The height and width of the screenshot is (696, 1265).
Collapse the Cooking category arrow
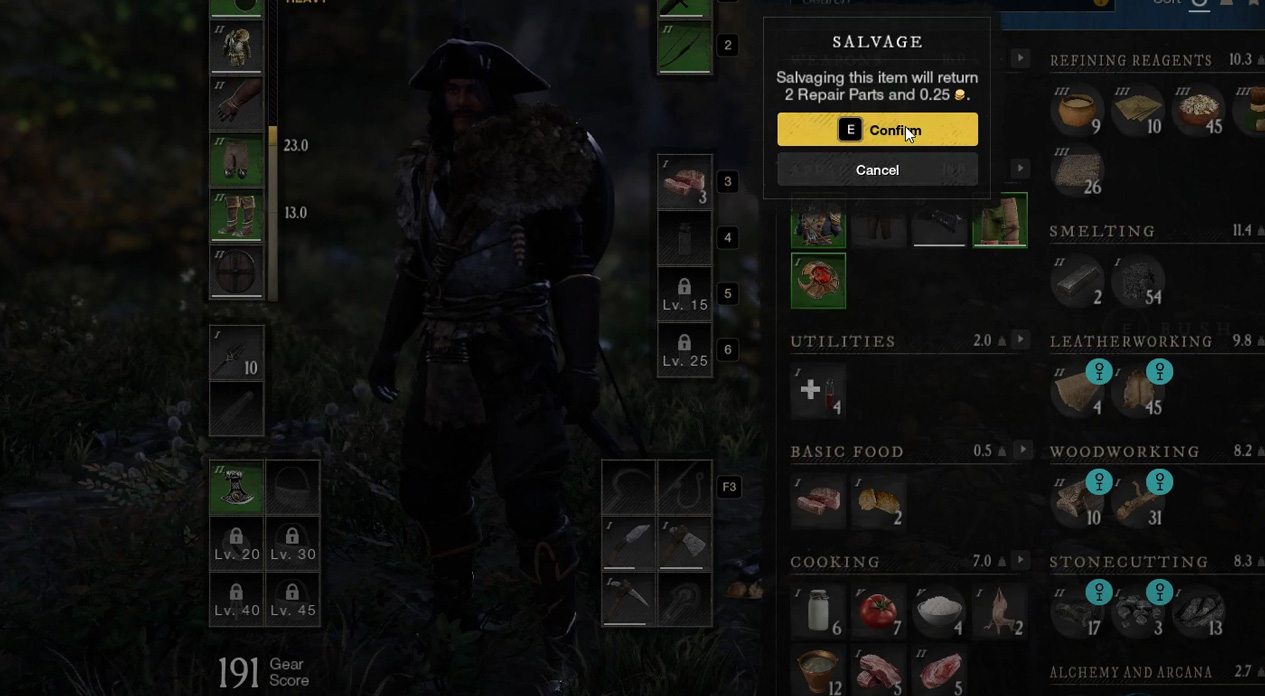pos(1021,560)
